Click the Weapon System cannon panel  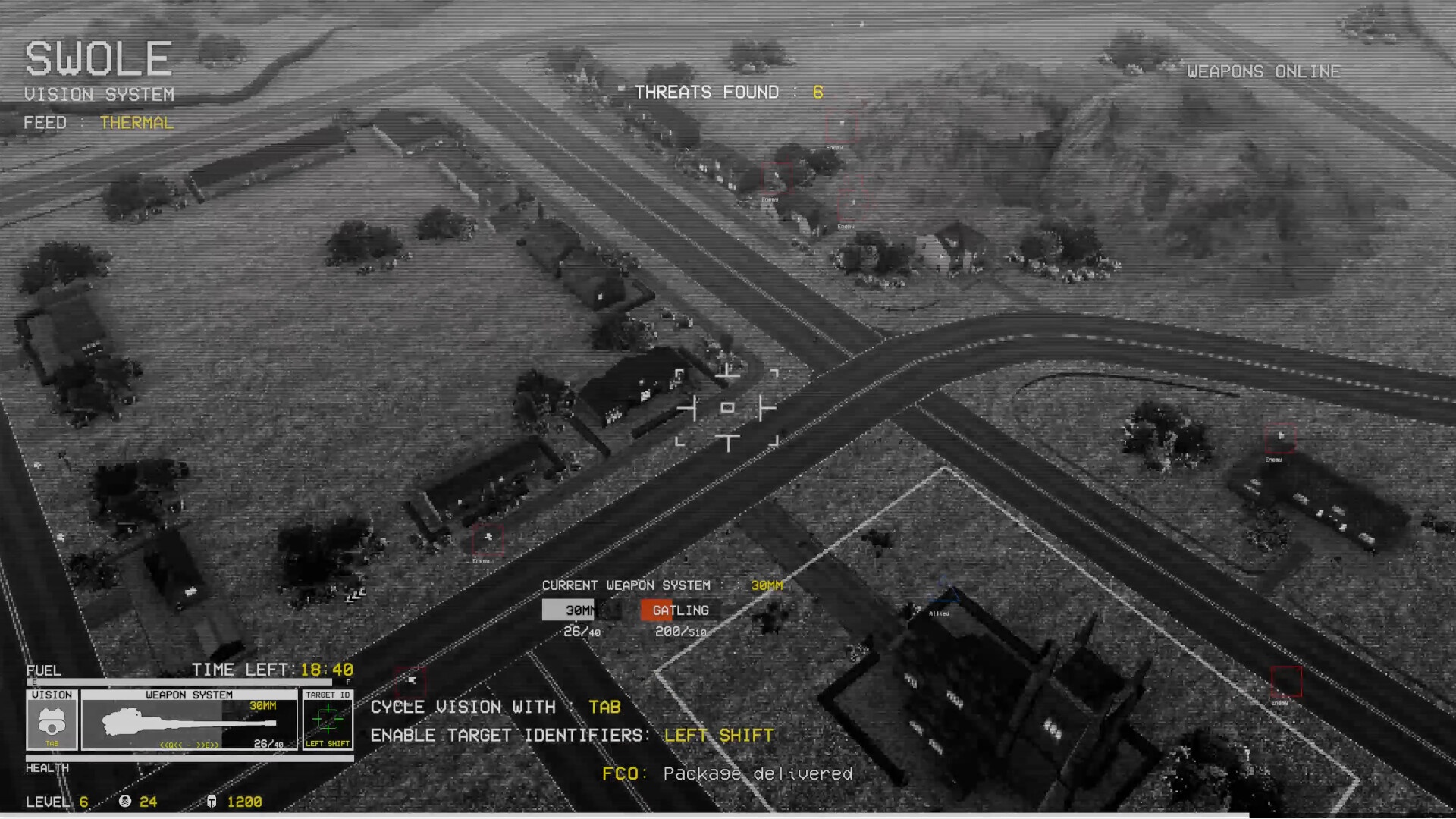(189, 720)
